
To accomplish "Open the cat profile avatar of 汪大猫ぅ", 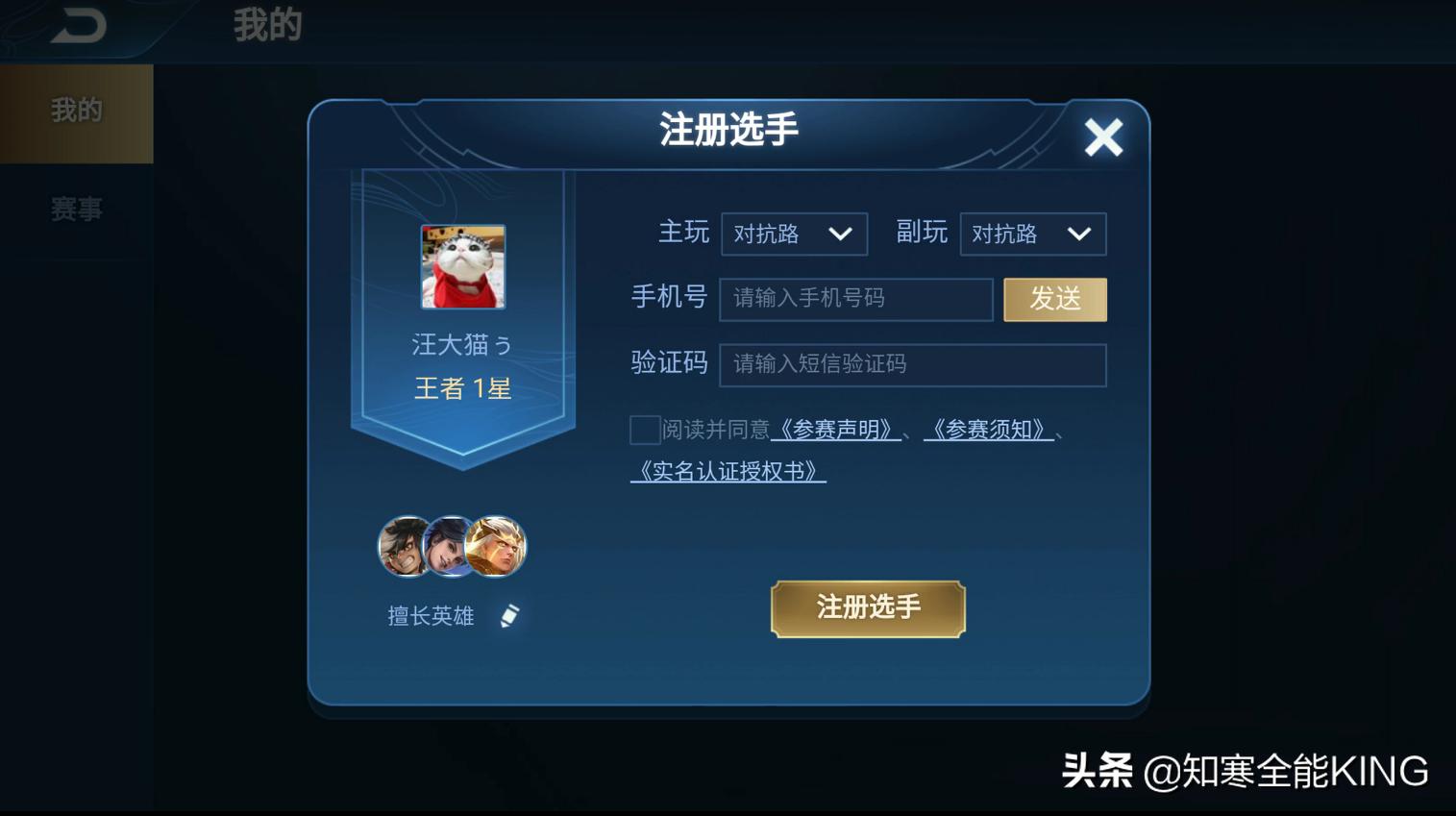I will tap(463, 268).
